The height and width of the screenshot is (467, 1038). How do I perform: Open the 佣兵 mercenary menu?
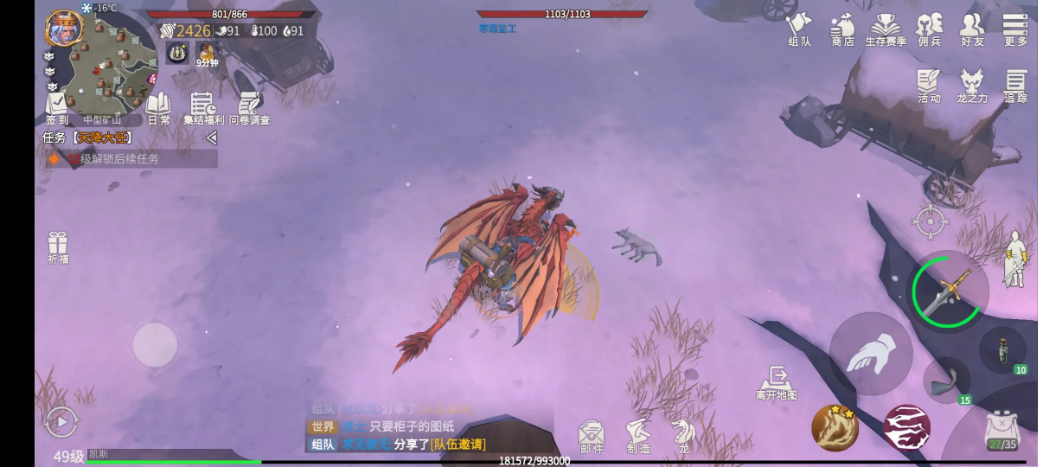(929, 28)
